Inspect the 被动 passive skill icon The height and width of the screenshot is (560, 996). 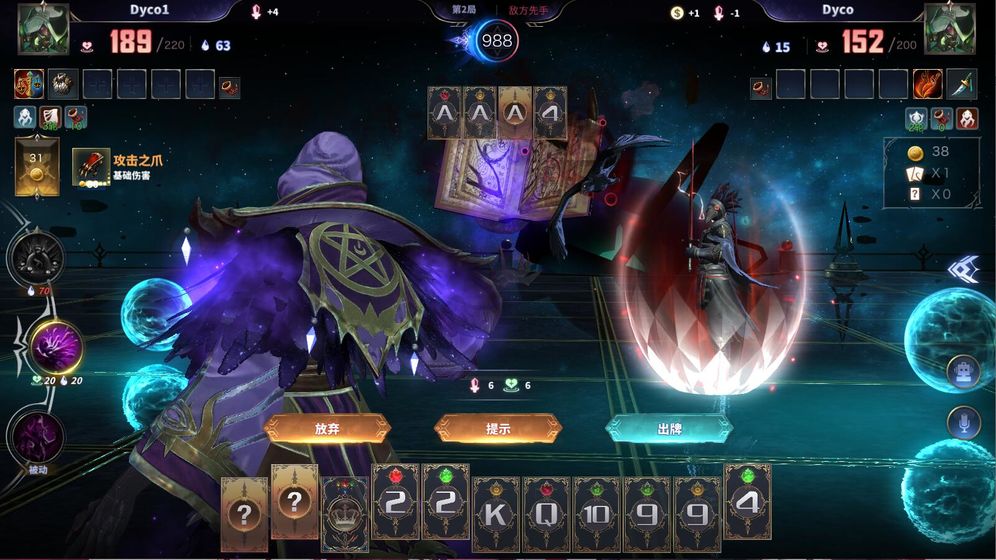(36, 437)
